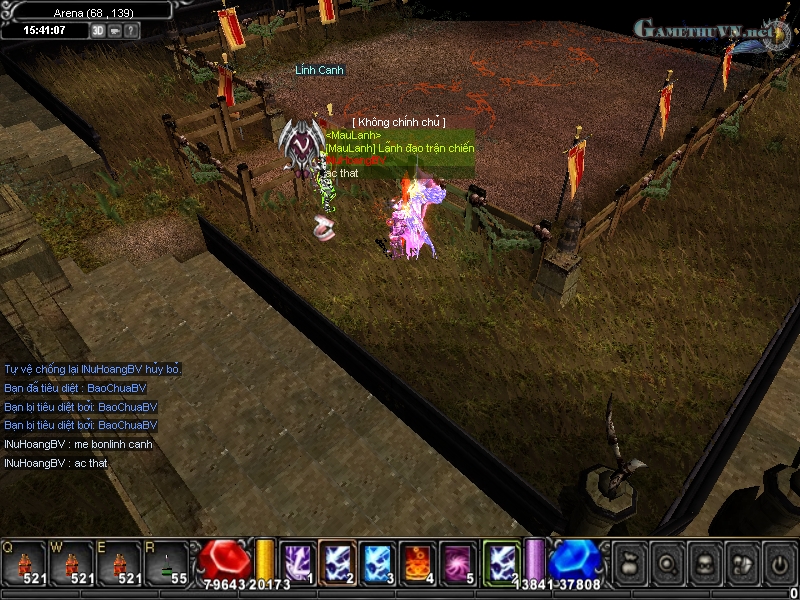Use the potion in the E slot

(118, 562)
